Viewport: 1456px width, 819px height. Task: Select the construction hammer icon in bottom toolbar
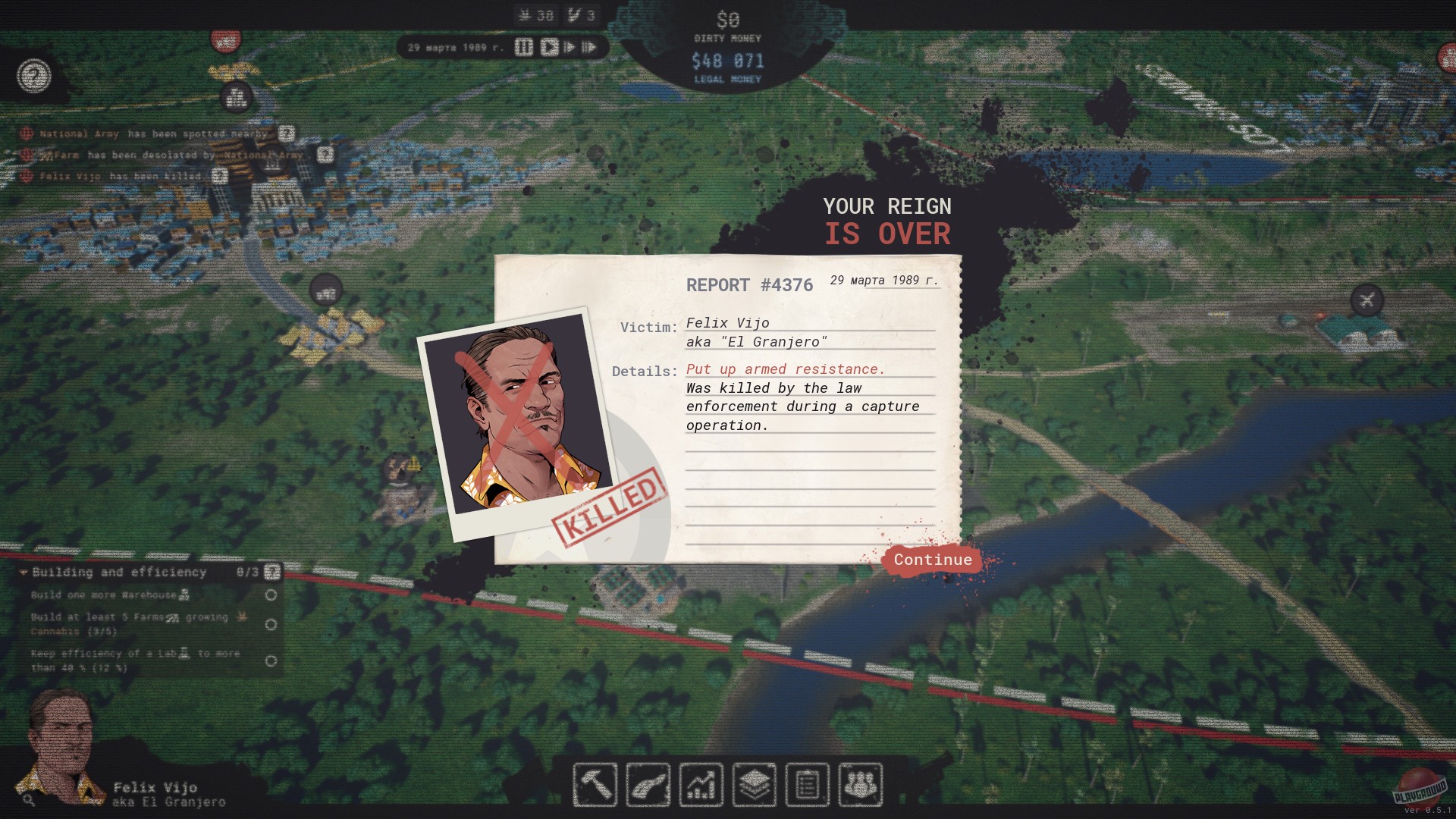click(595, 786)
